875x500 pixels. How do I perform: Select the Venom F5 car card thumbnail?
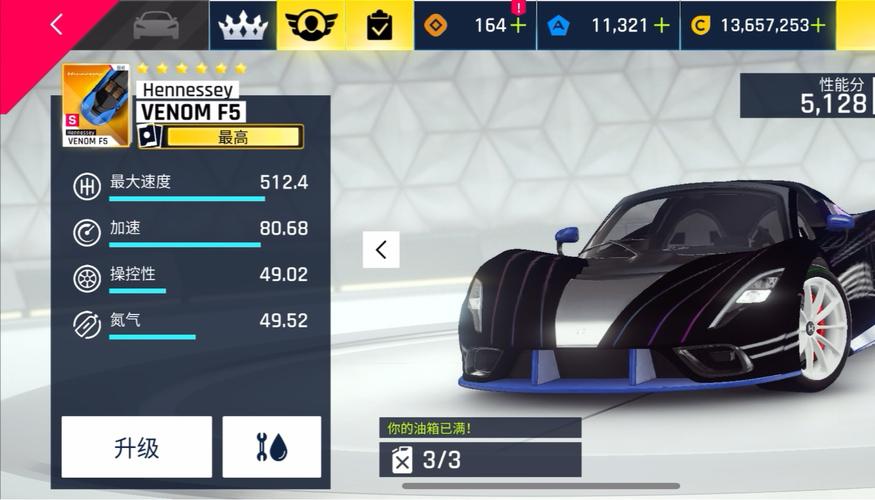point(96,106)
